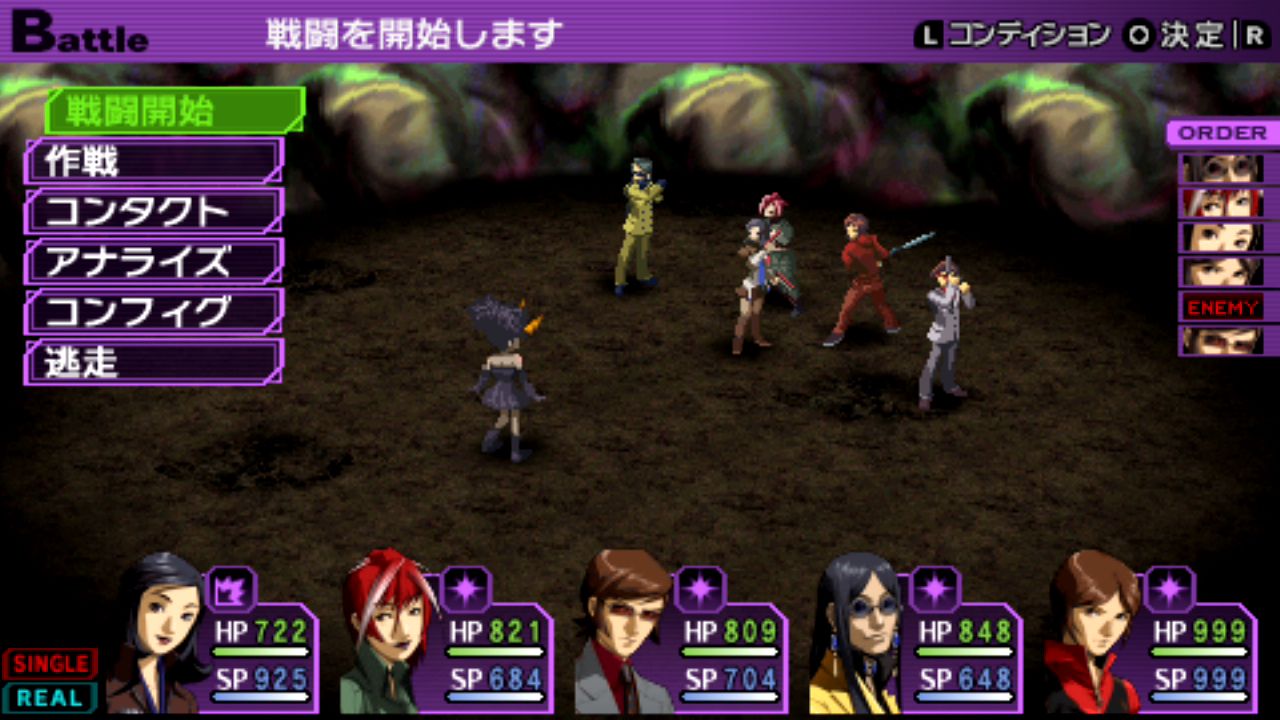This screenshot has height=720, width=1280.
Task: Toggle the SINGLE battle mode indicator
Action: tap(49, 663)
